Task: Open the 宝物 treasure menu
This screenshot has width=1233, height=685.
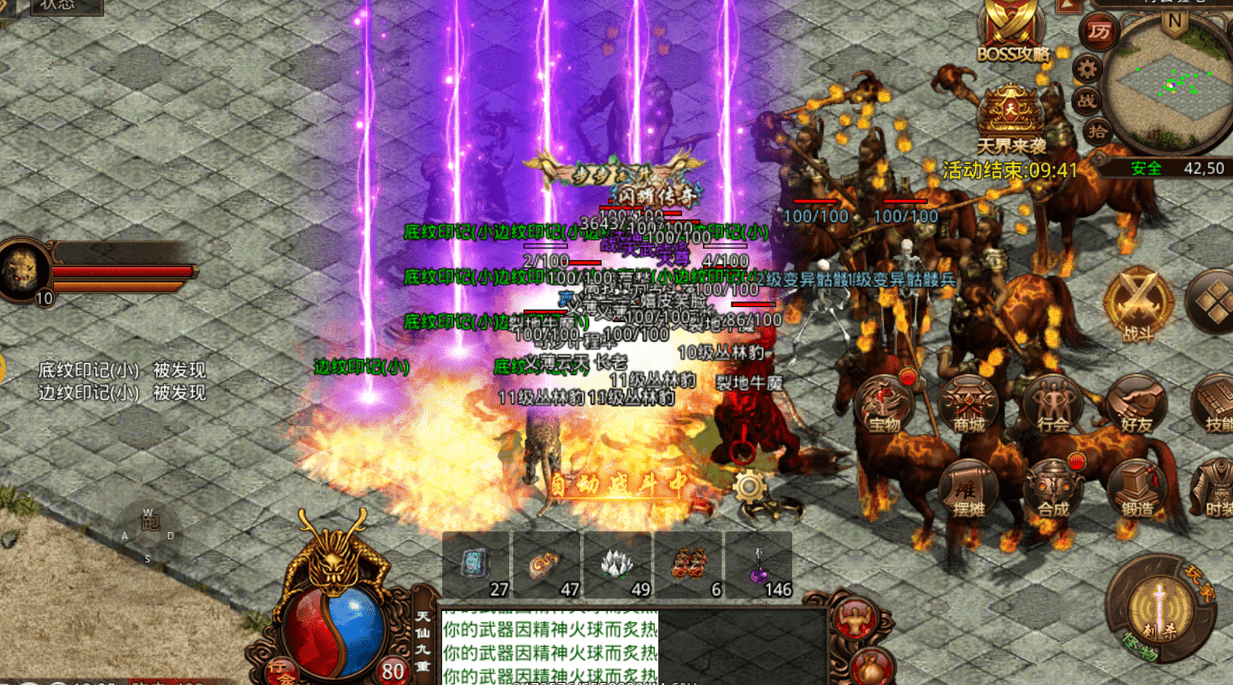Action: (x=886, y=406)
